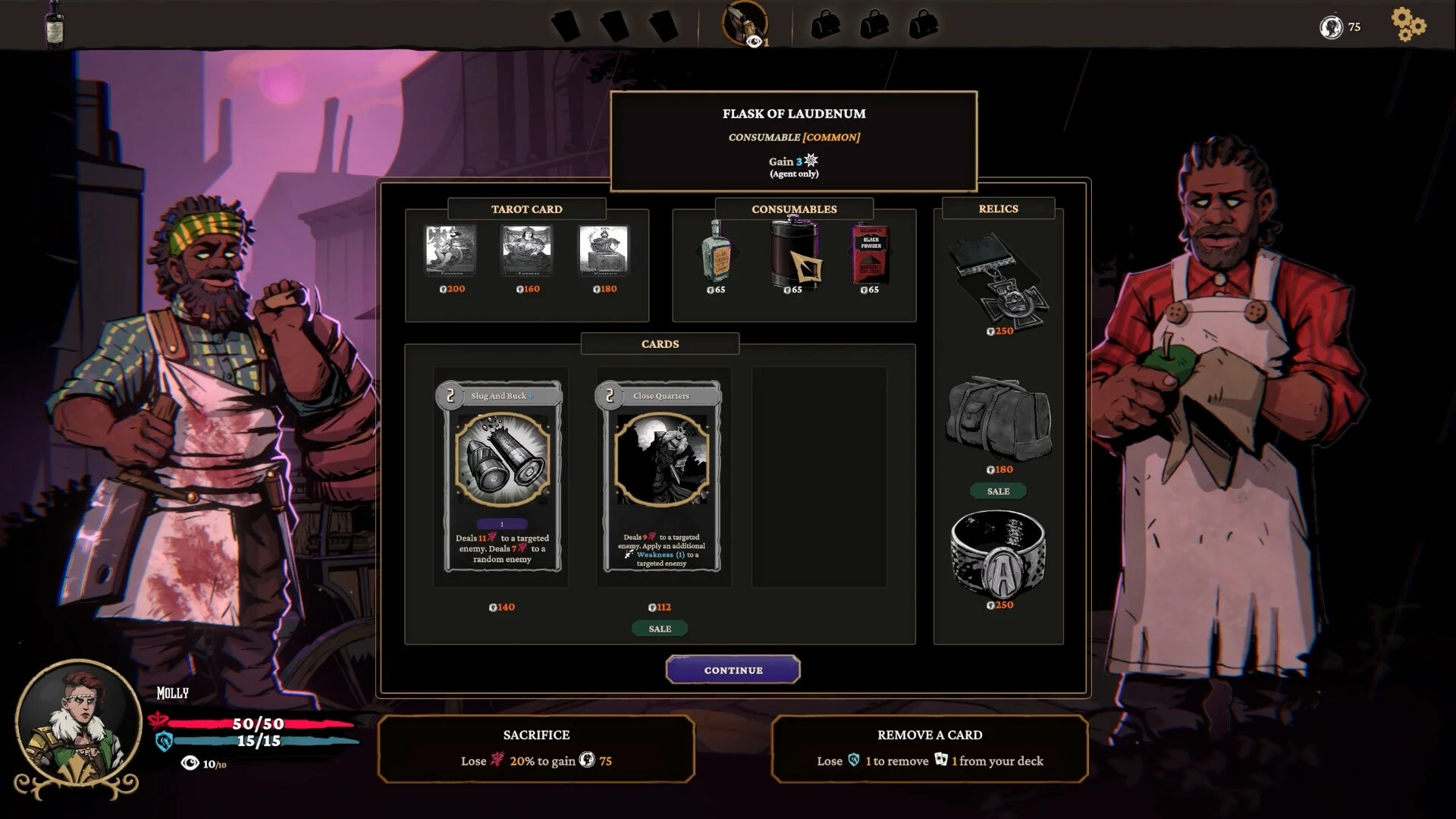The width and height of the screenshot is (1456, 819).
Task: Purchase the dark hip flask consumable
Action: click(x=794, y=255)
